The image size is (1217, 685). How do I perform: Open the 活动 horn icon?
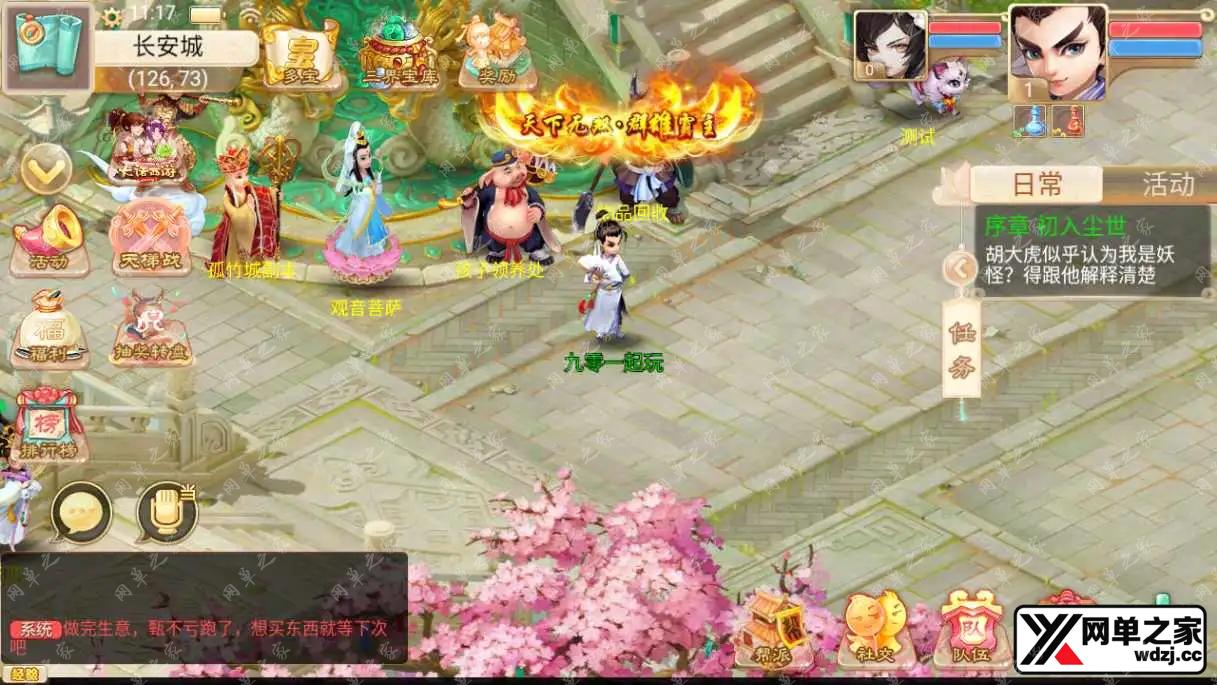(48, 239)
